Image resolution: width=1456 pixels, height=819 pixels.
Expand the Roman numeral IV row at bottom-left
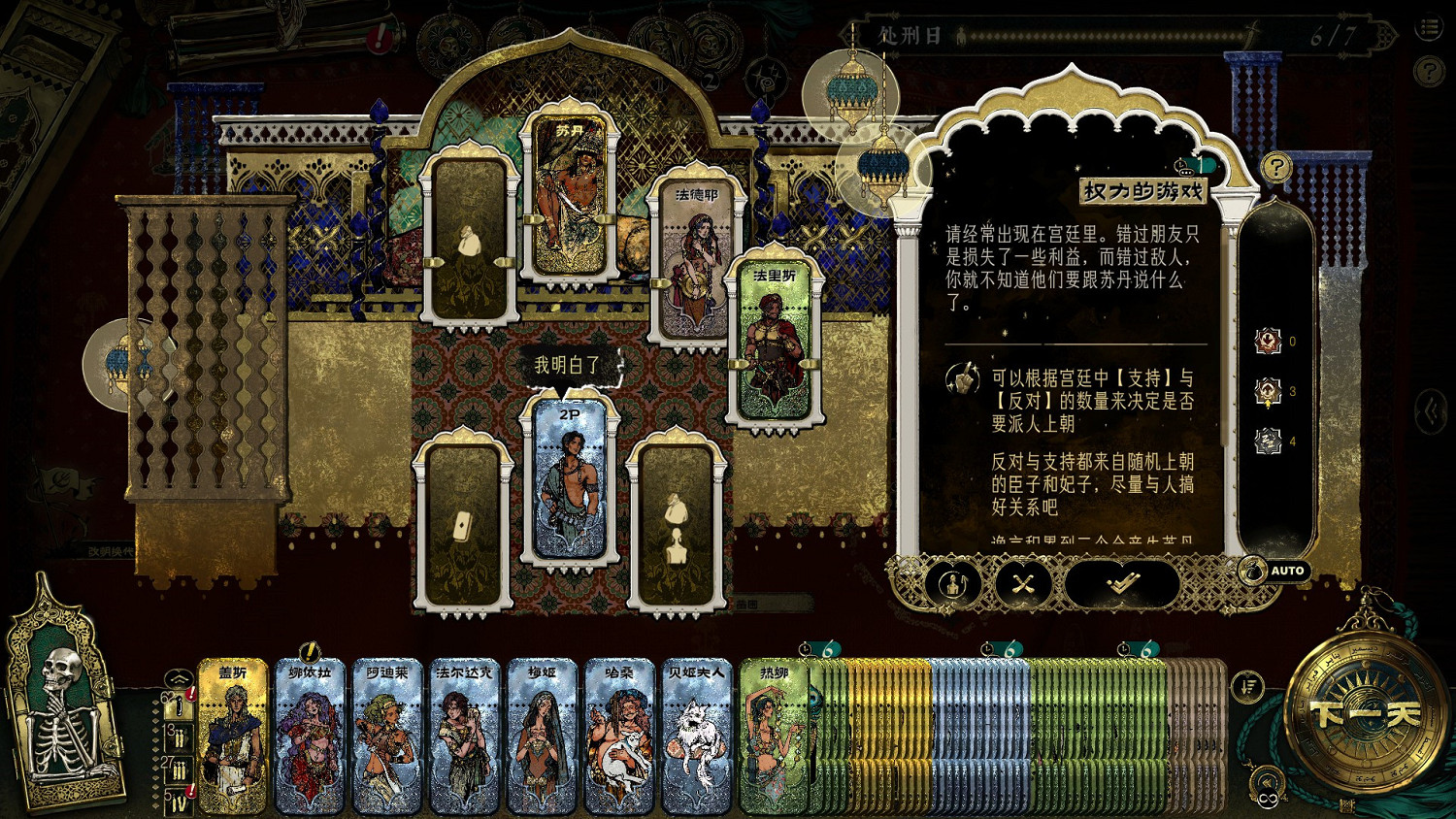180,803
